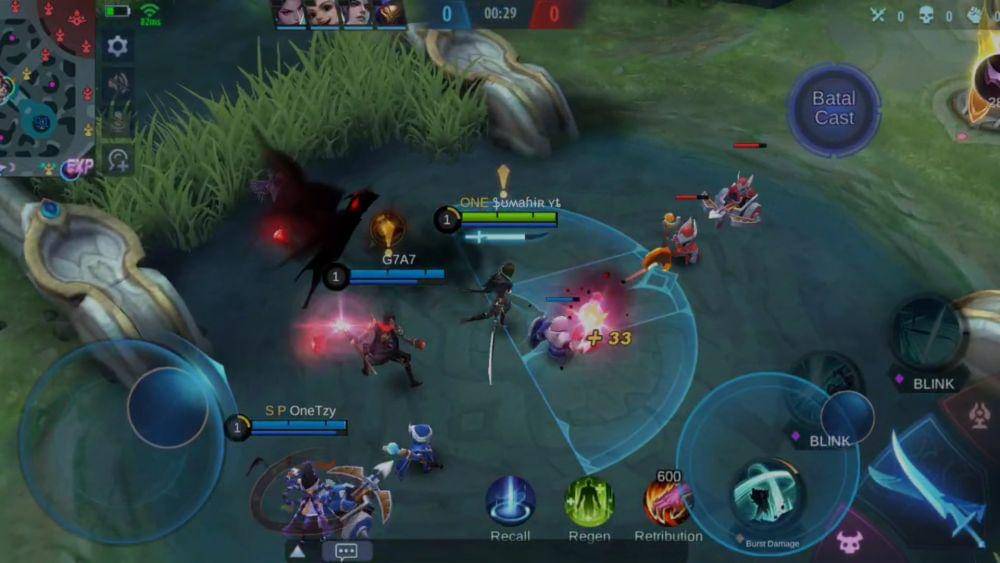Image resolution: width=1000 pixels, height=563 pixels.
Task: Trigger the Burst Damage skill
Action: pyautogui.click(x=767, y=497)
